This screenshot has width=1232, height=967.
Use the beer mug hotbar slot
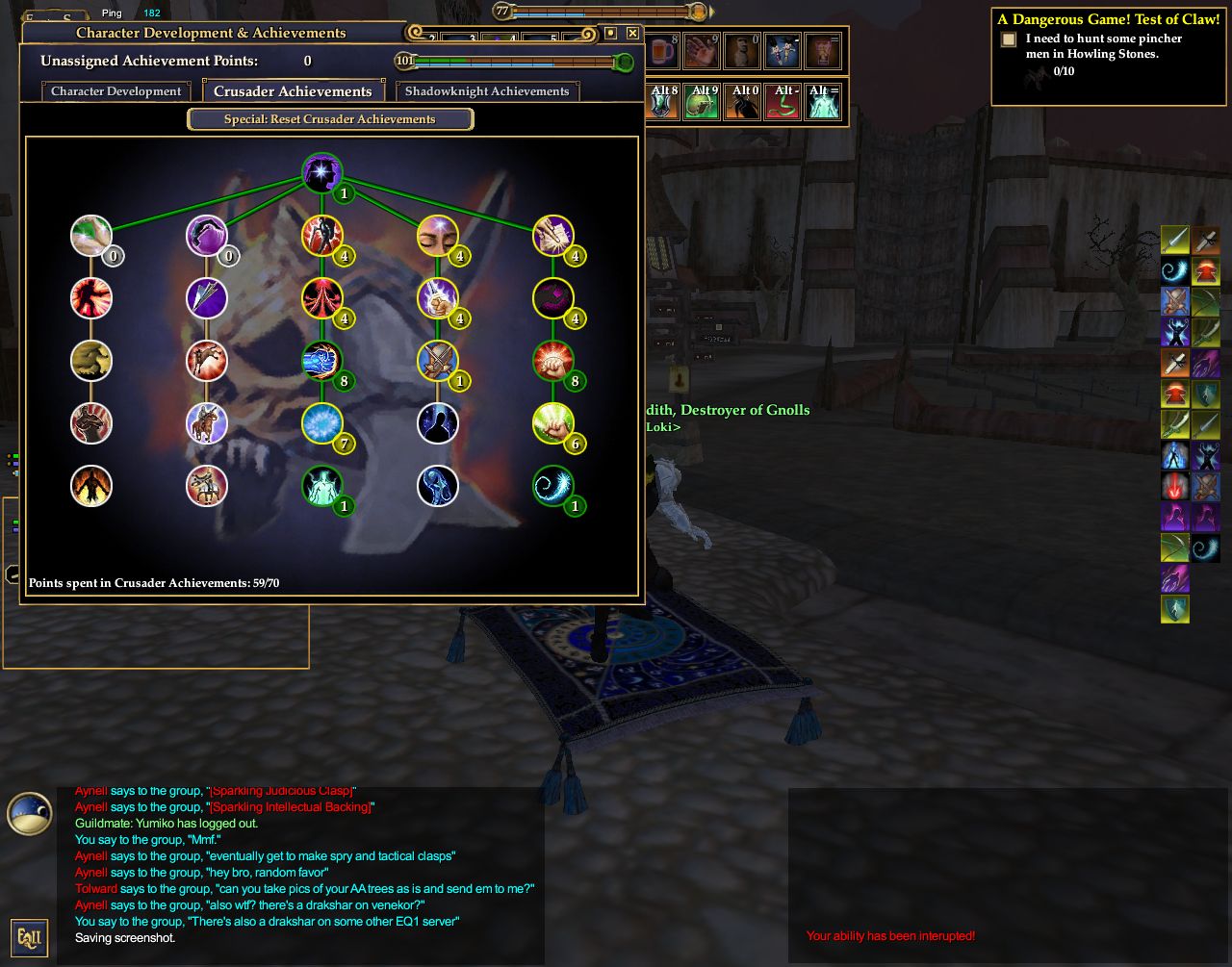661,51
